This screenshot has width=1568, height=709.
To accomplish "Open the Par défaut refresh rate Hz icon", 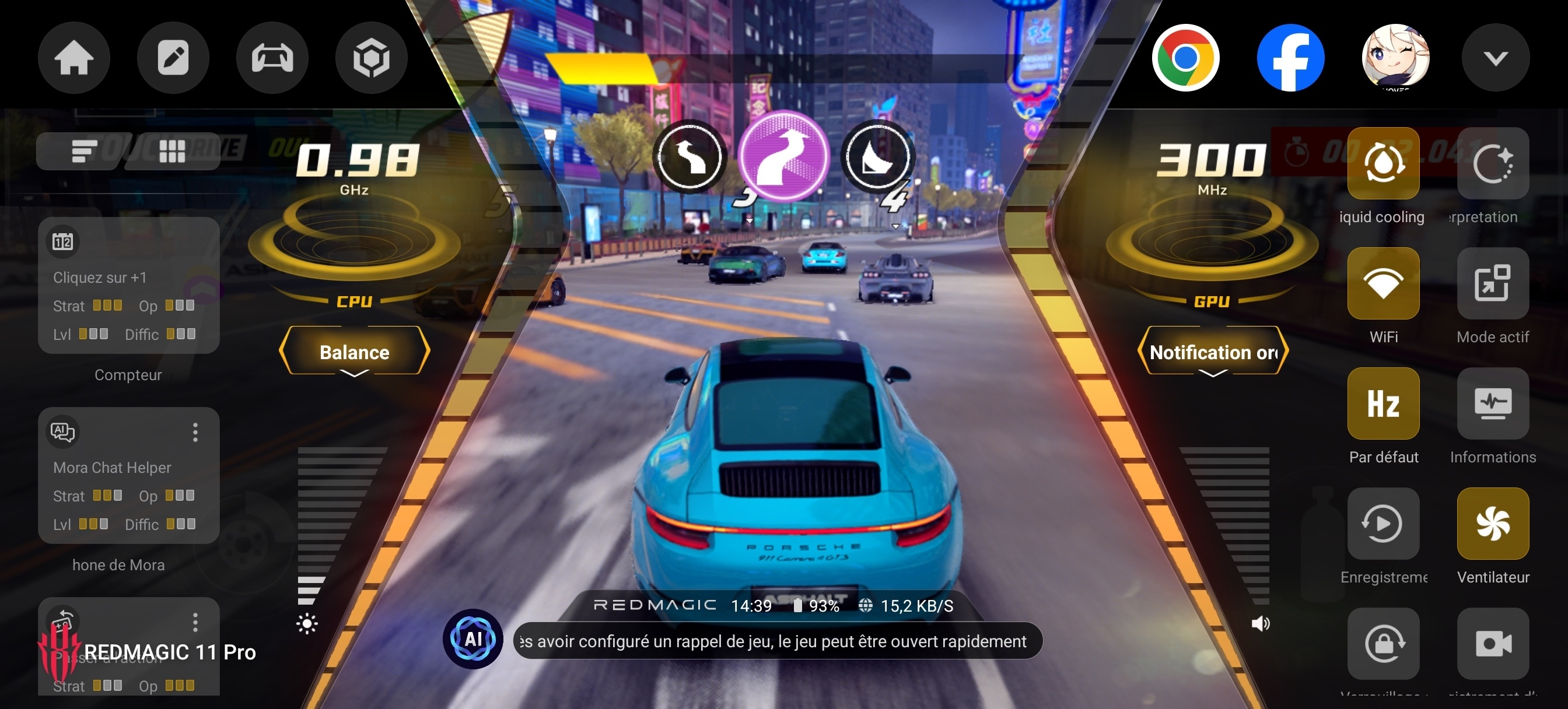I will coord(1384,403).
